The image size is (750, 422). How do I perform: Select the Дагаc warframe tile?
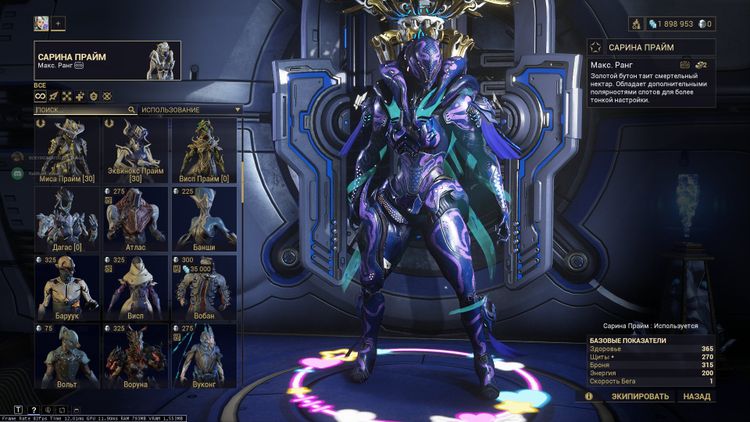[x=67, y=218]
